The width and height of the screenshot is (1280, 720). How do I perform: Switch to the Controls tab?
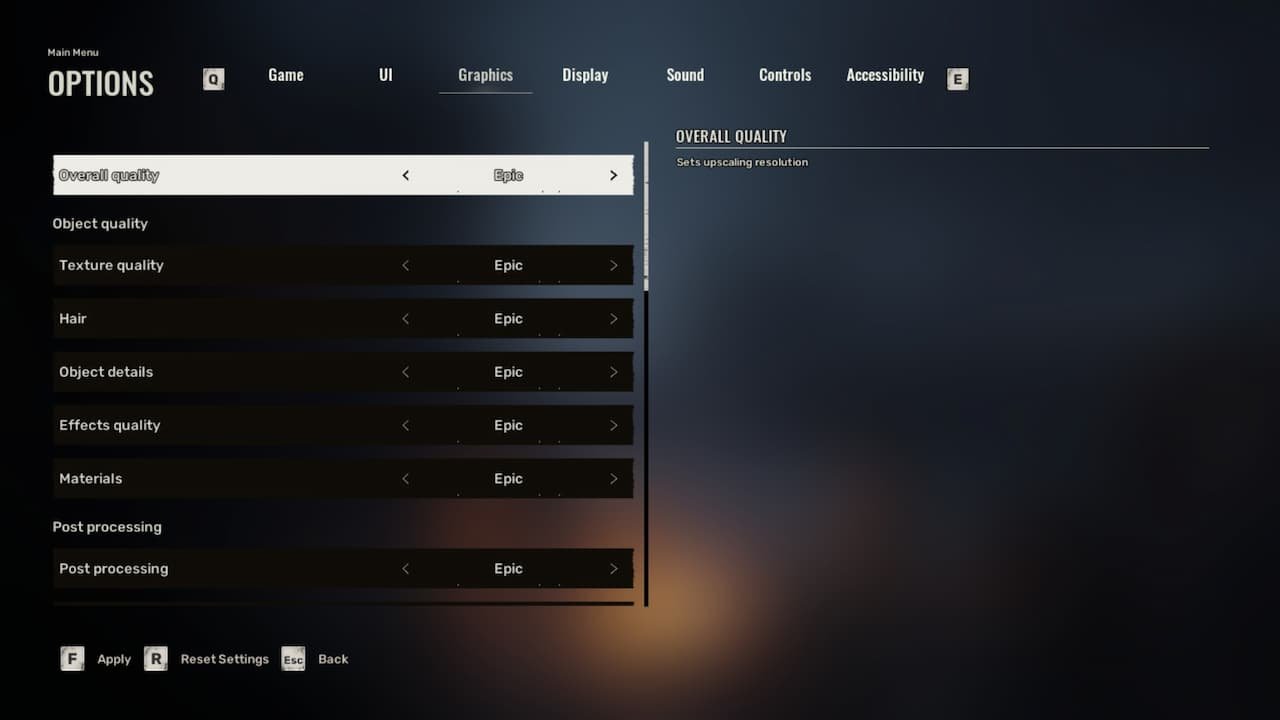coord(784,74)
